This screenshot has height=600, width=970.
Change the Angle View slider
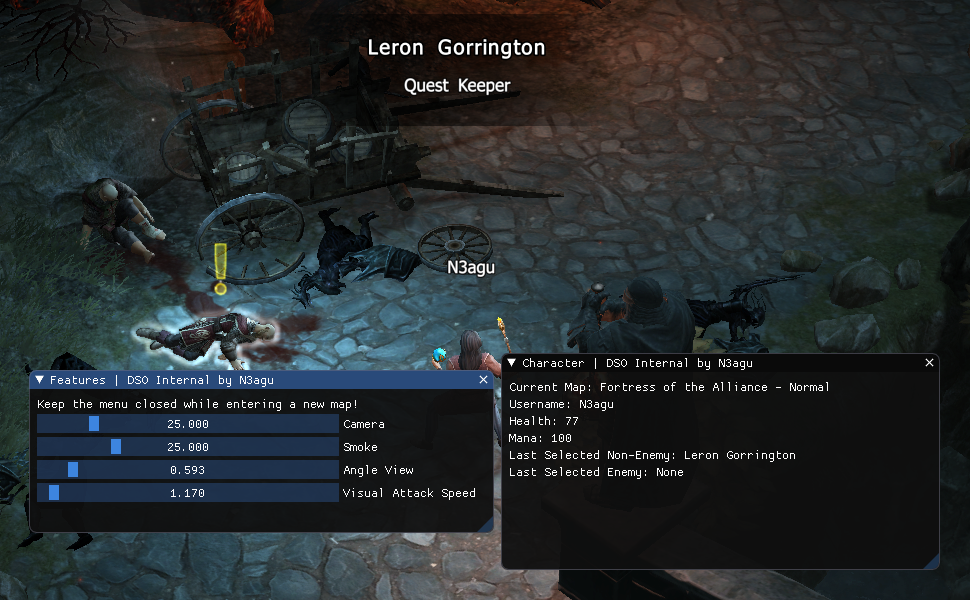click(x=73, y=470)
